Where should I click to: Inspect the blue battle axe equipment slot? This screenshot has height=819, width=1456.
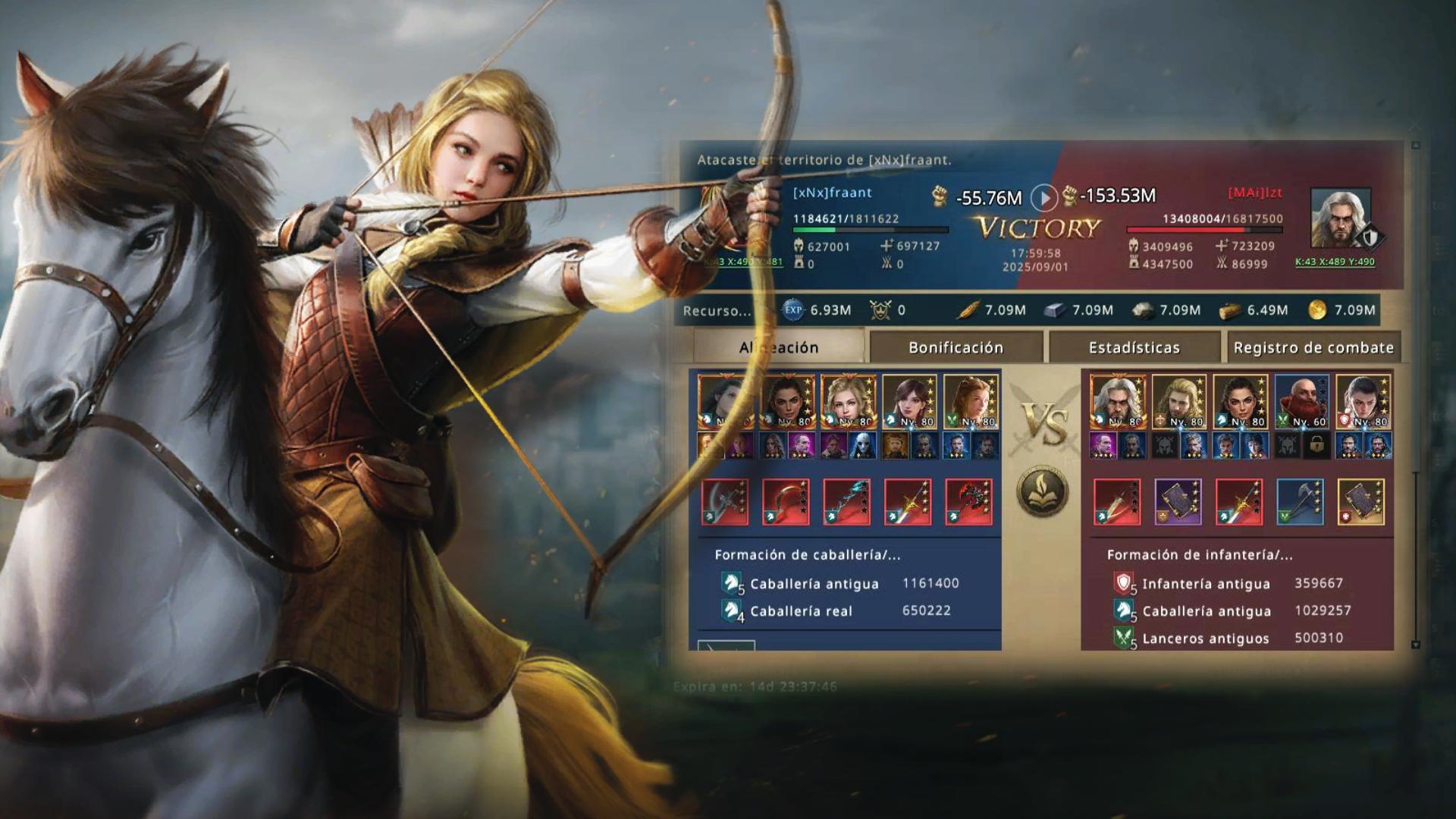point(1301,502)
